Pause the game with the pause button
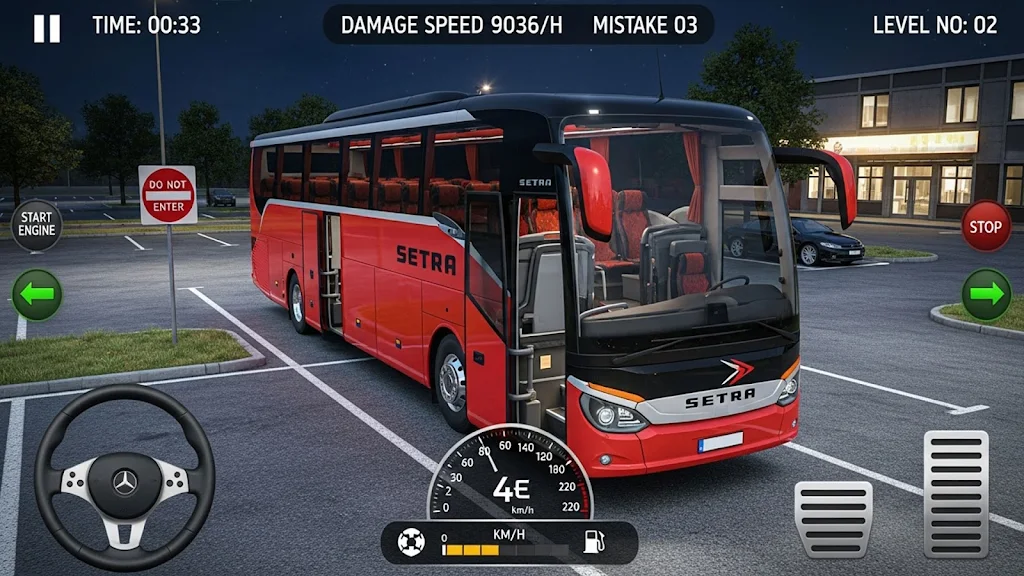The width and height of the screenshot is (1024, 576). [47, 28]
